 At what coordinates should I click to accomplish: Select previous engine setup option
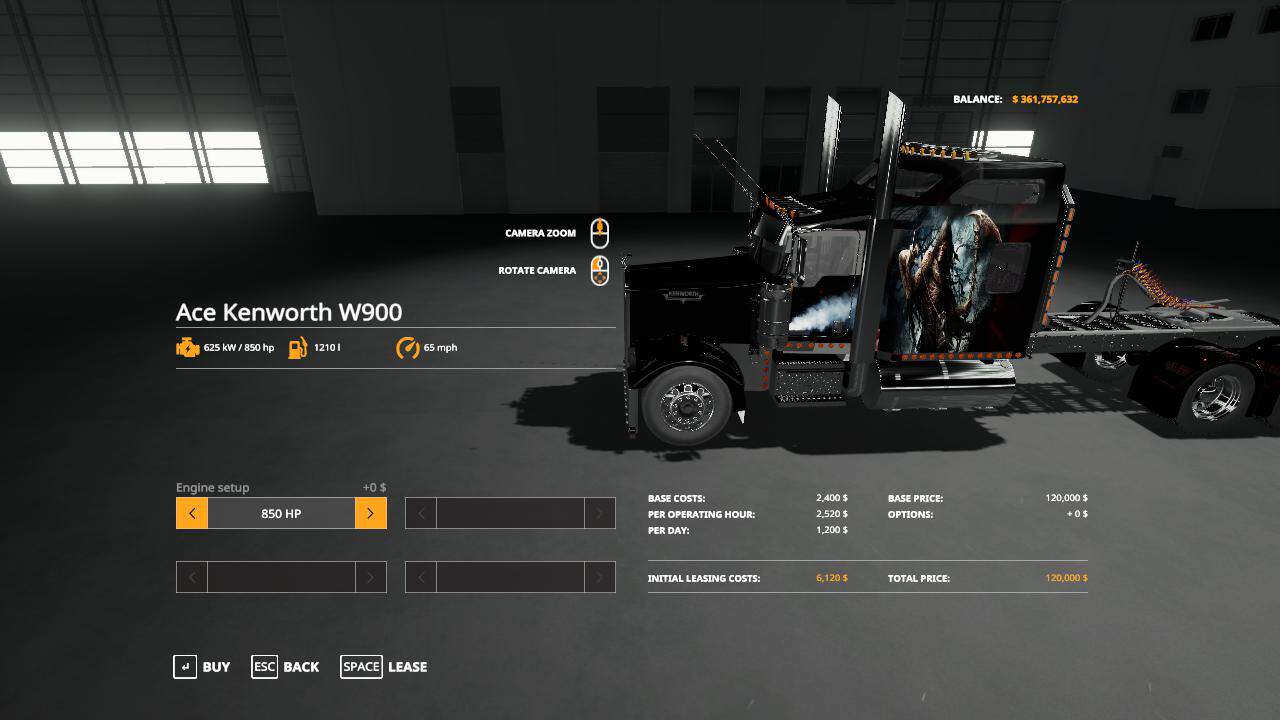pyautogui.click(x=192, y=514)
